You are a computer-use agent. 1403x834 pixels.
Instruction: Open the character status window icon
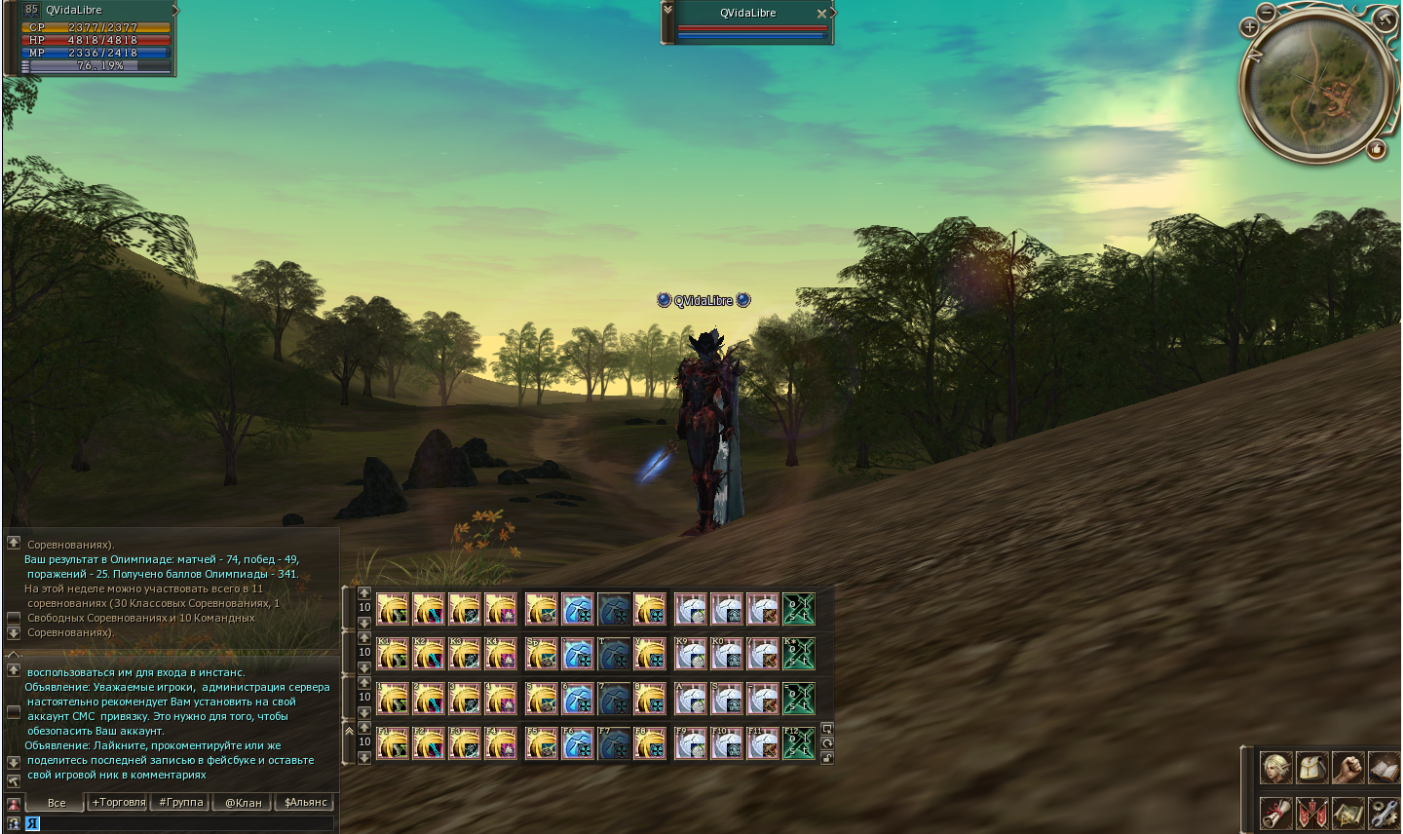click(1277, 767)
